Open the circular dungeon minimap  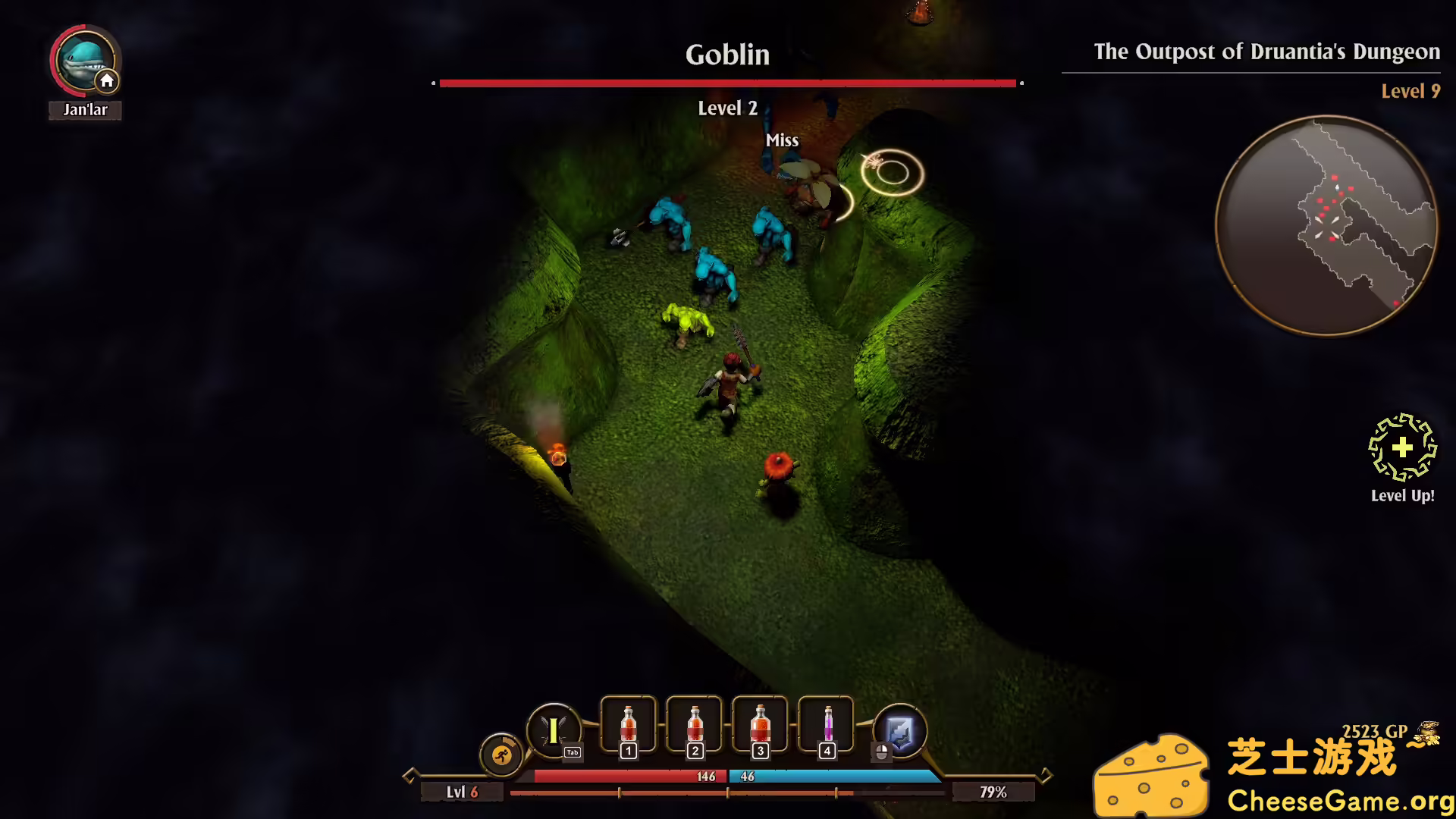point(1326,225)
